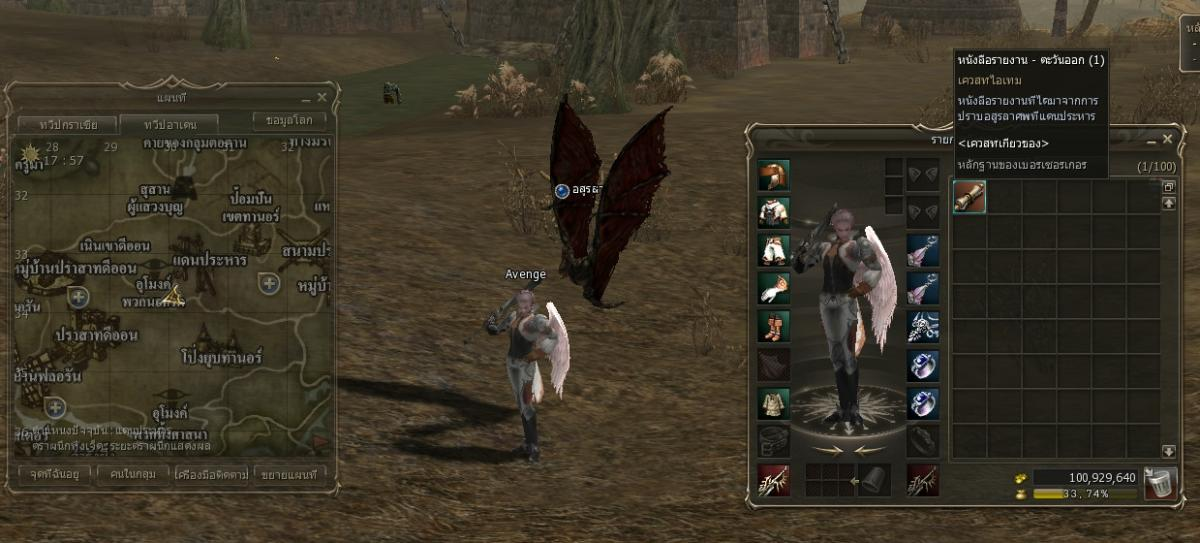
Task: Click the equipped necklace slot
Action: point(922,326)
